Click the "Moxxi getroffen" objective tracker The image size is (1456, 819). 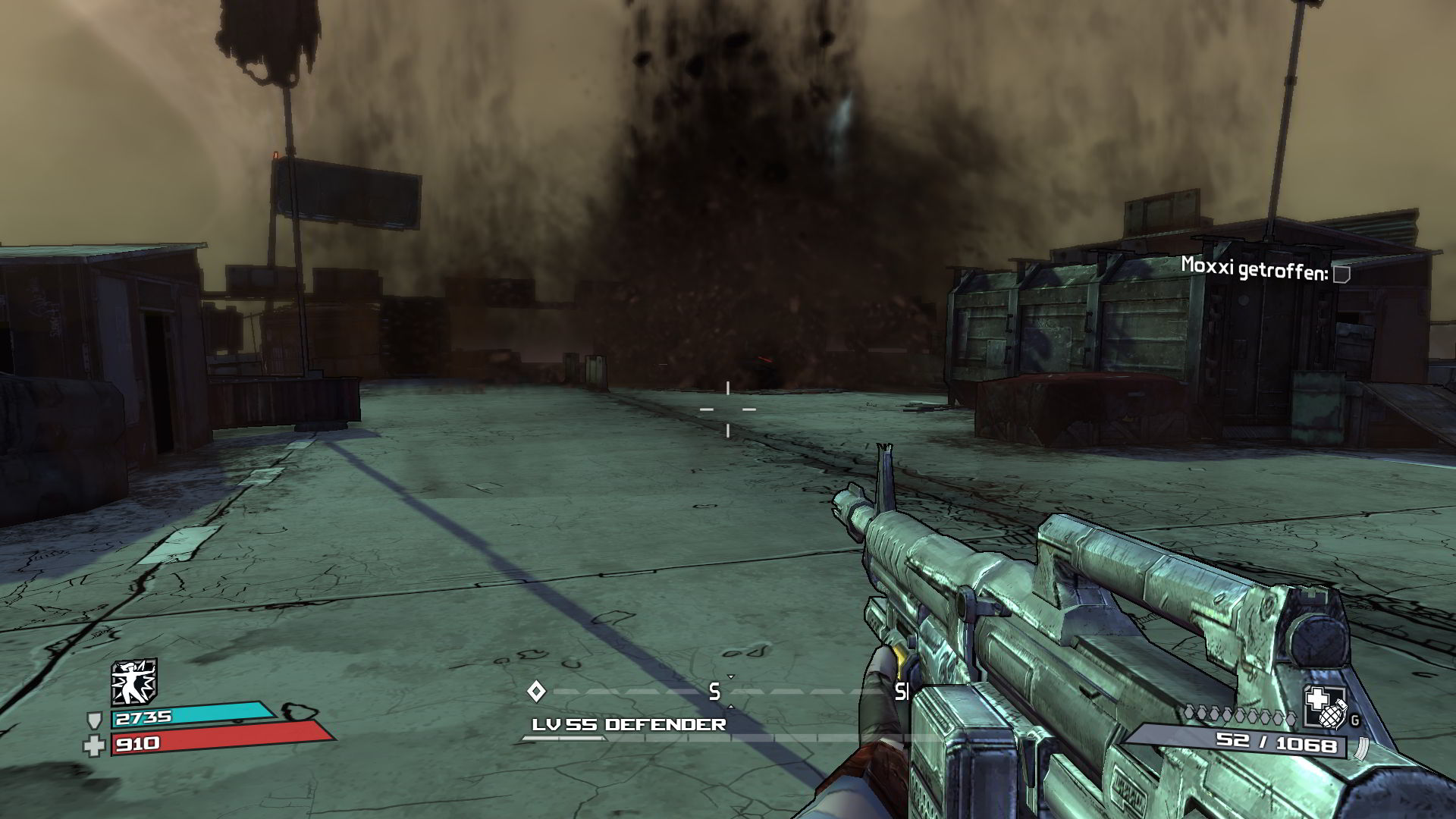pyautogui.click(x=1265, y=268)
